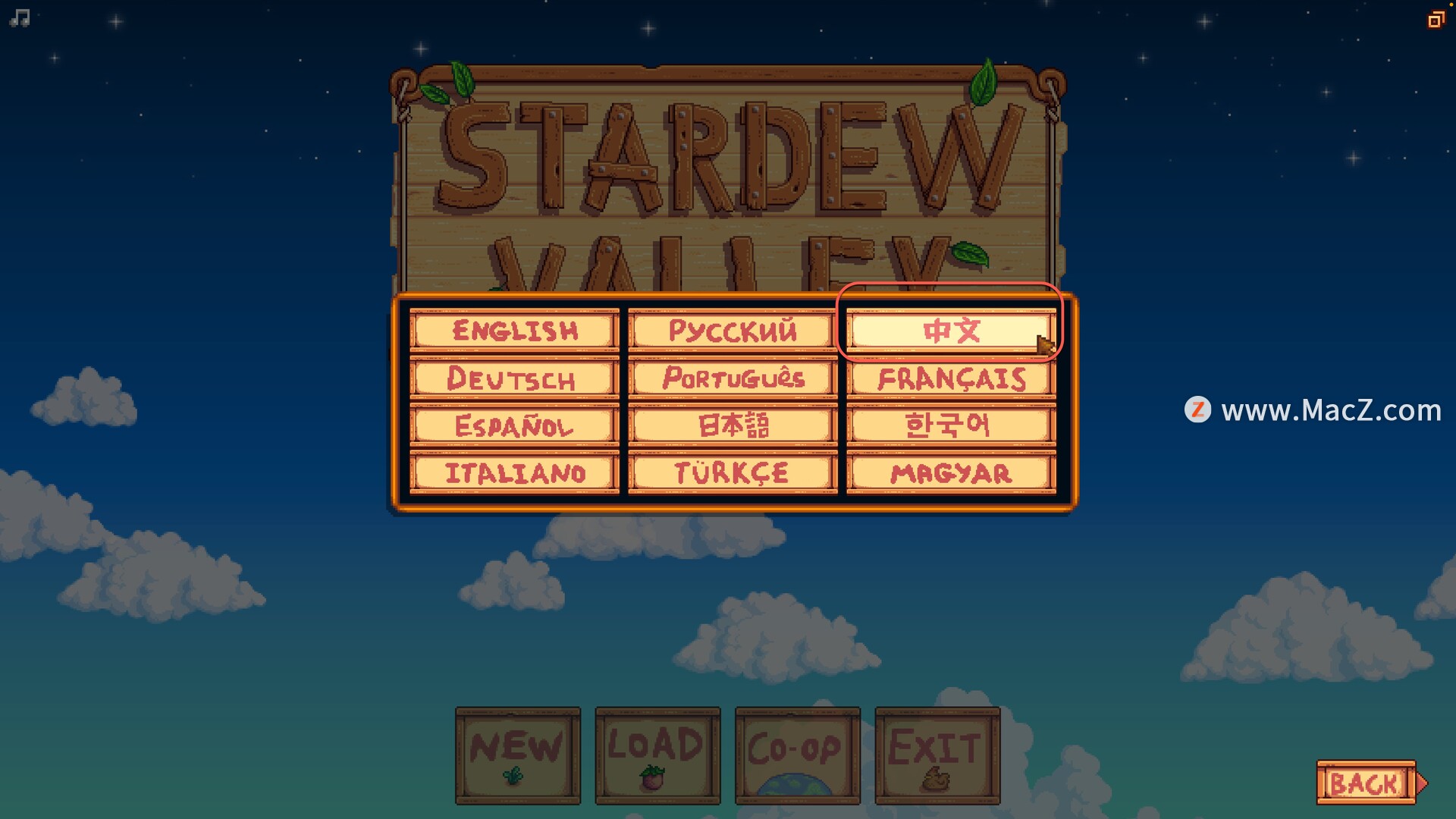Viewport: 1456px width, 819px height.
Task: Switch the game to Türkçe
Action: click(x=733, y=473)
